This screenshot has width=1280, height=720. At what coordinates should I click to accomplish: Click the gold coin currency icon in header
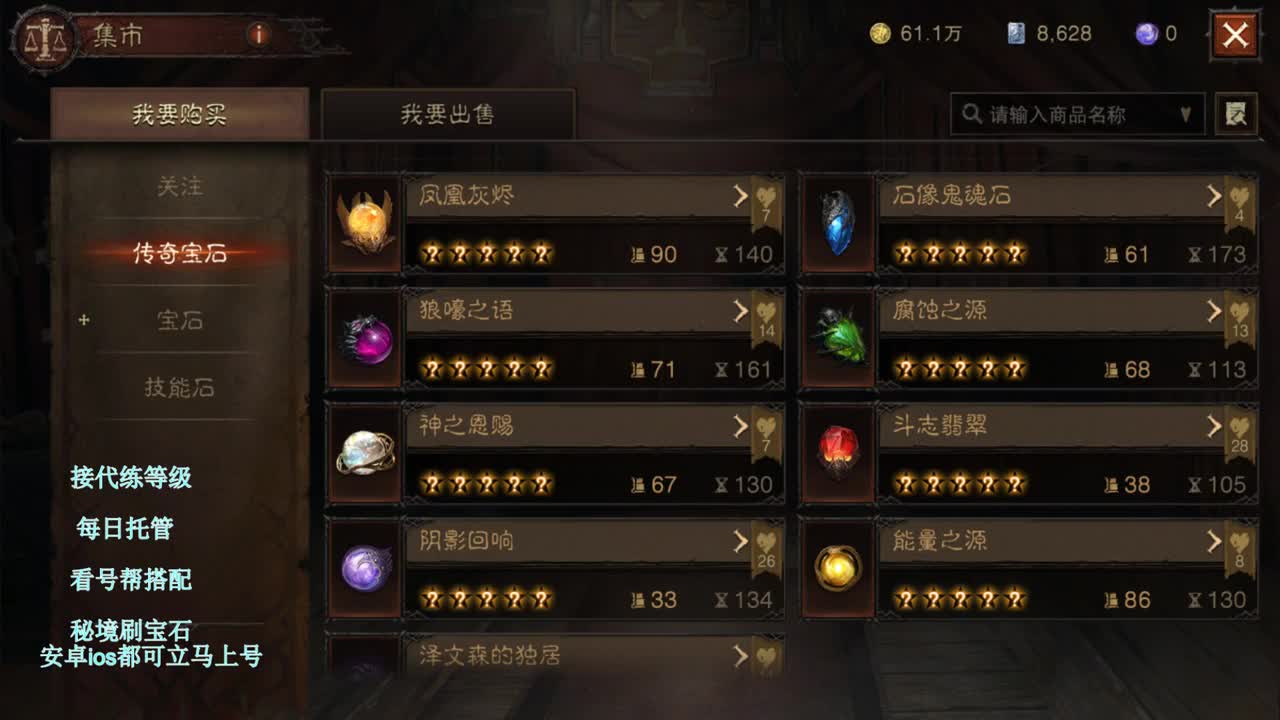coord(878,33)
